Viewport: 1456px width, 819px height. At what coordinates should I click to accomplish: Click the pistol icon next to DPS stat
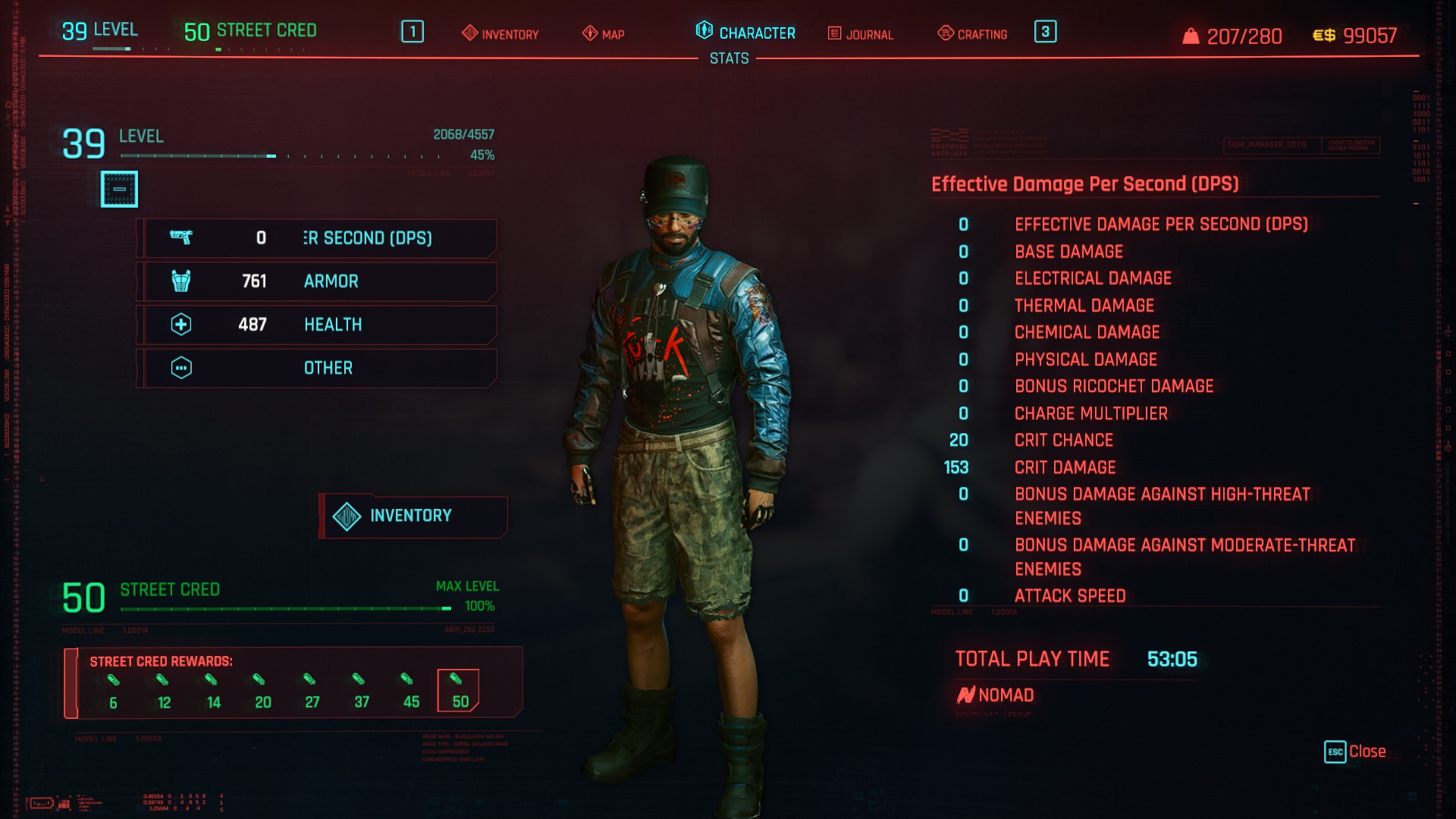pos(182,237)
